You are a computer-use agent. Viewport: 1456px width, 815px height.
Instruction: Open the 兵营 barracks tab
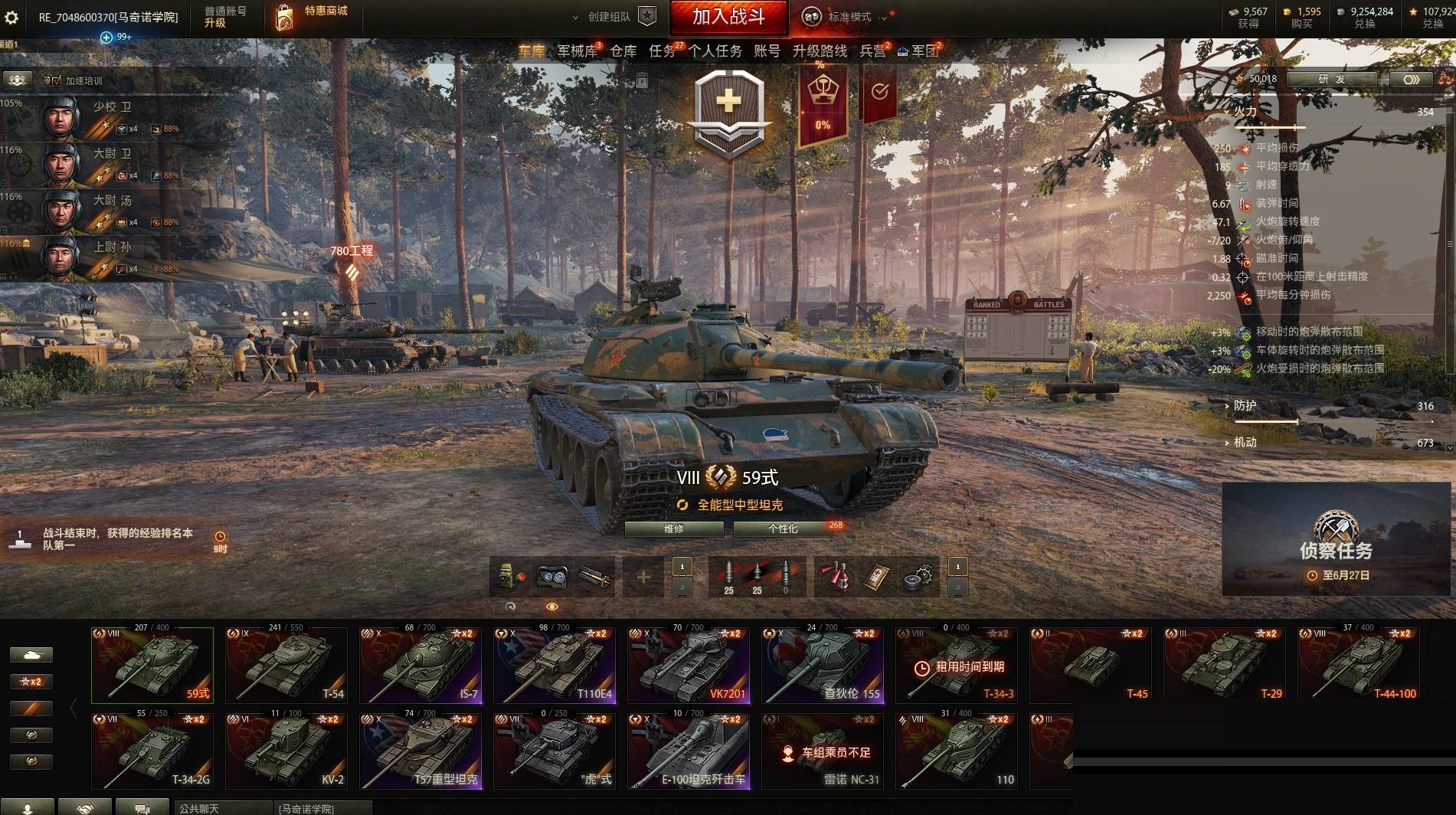pyautogui.click(x=872, y=51)
